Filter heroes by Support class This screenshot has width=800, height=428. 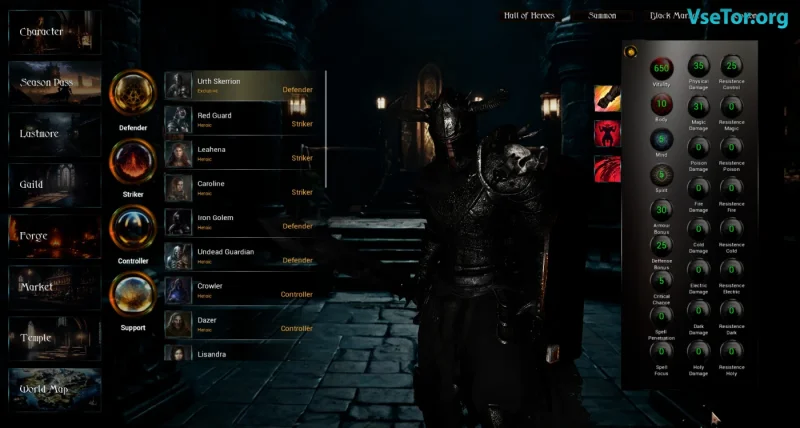click(x=133, y=296)
